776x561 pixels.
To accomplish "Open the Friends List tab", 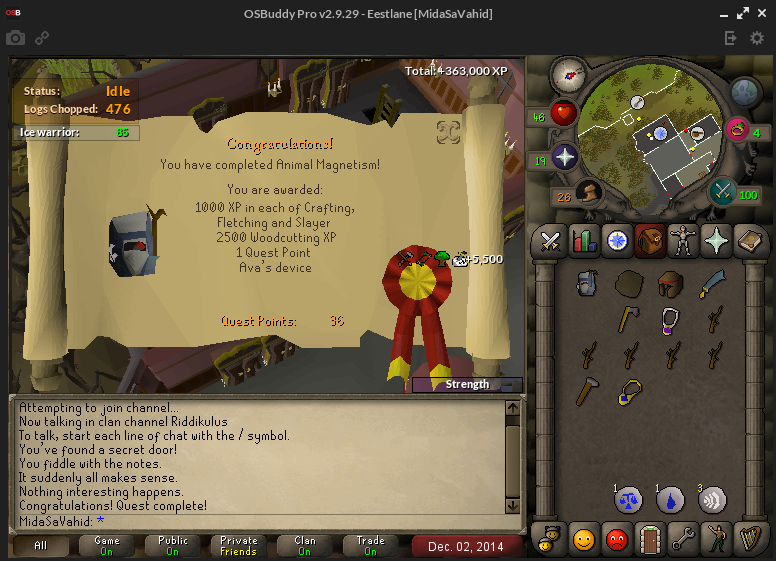I will tap(583, 540).
